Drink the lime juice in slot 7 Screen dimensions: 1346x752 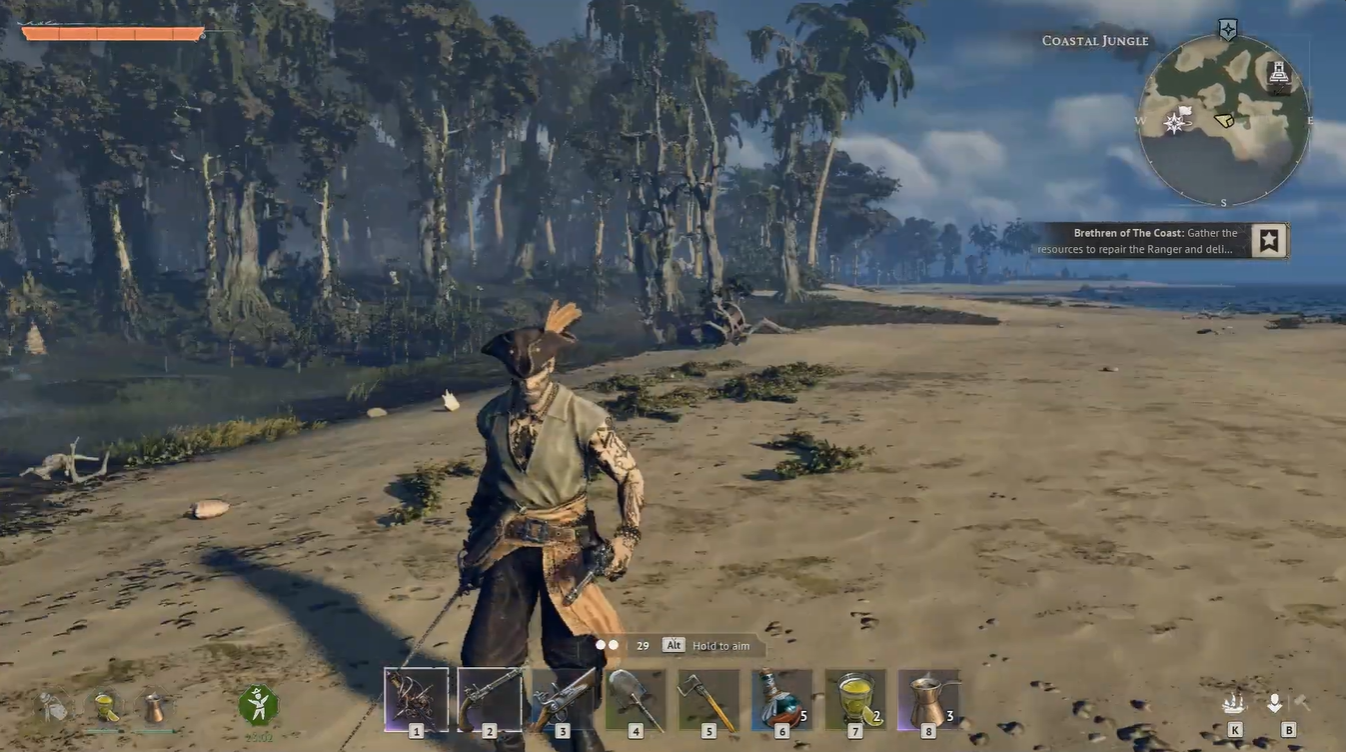coord(855,699)
